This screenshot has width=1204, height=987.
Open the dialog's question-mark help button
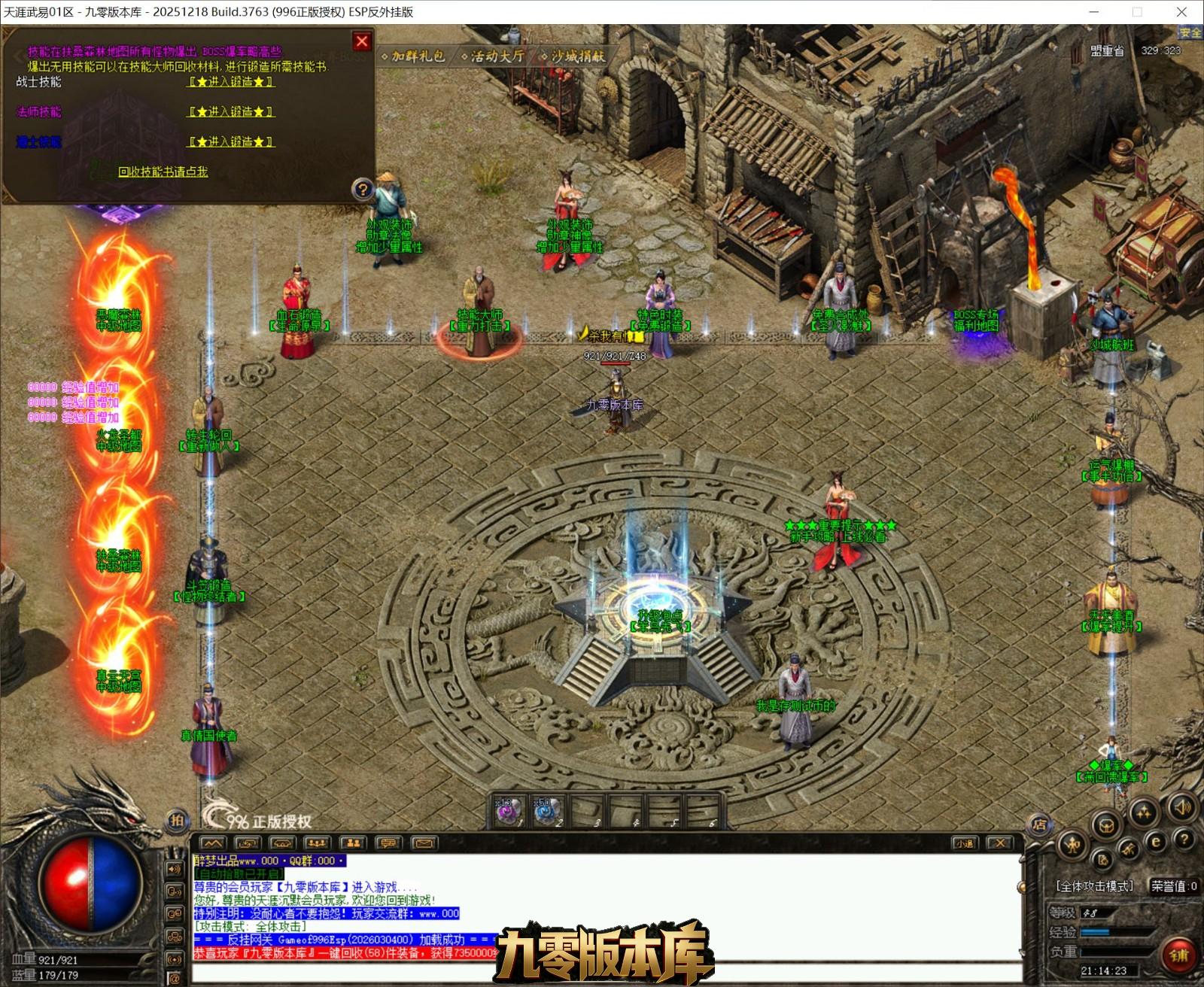point(363,189)
